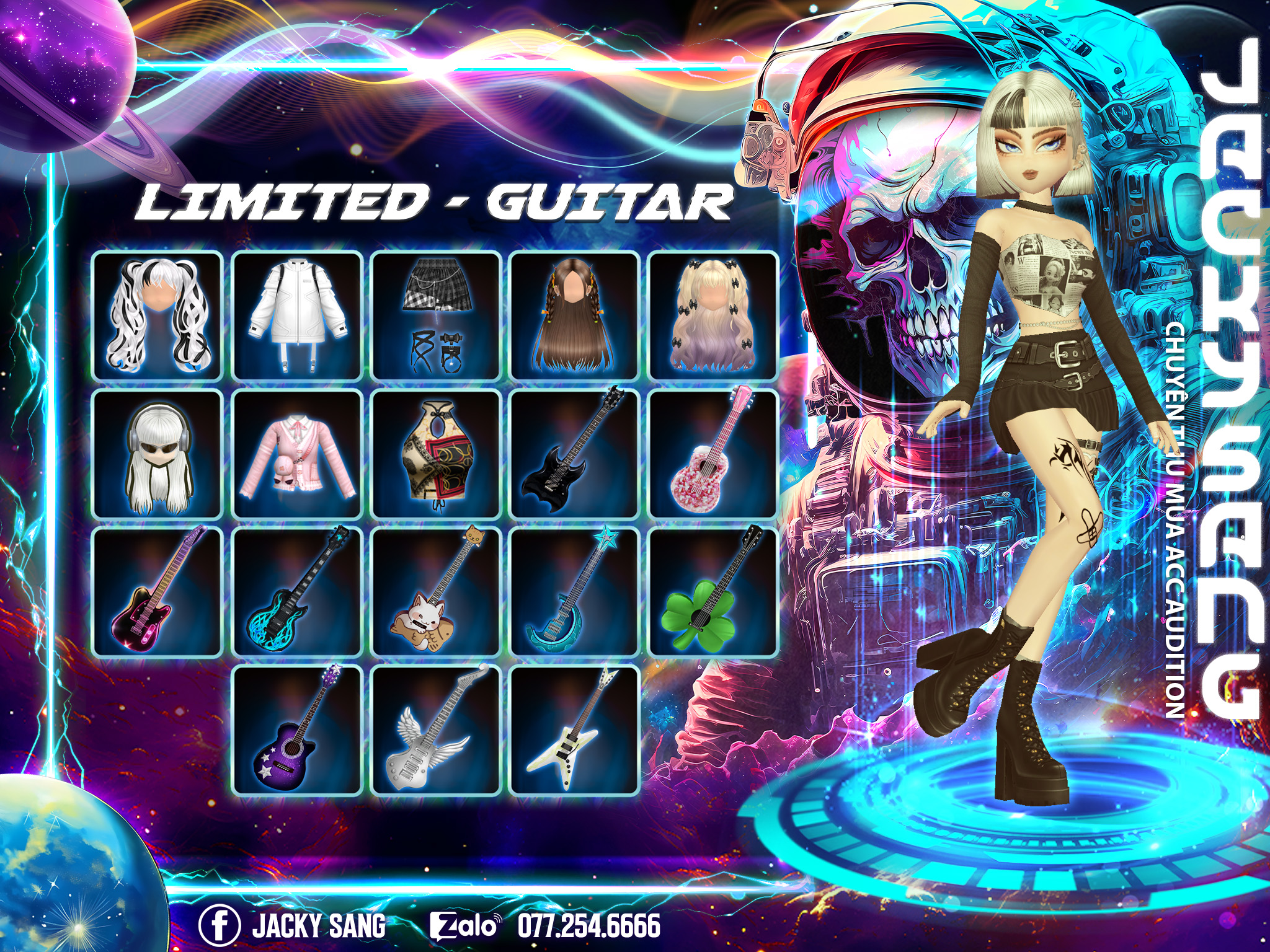Image resolution: width=1270 pixels, height=952 pixels.
Task: Choose the pink floral acoustic guitar tile
Action: point(713,454)
